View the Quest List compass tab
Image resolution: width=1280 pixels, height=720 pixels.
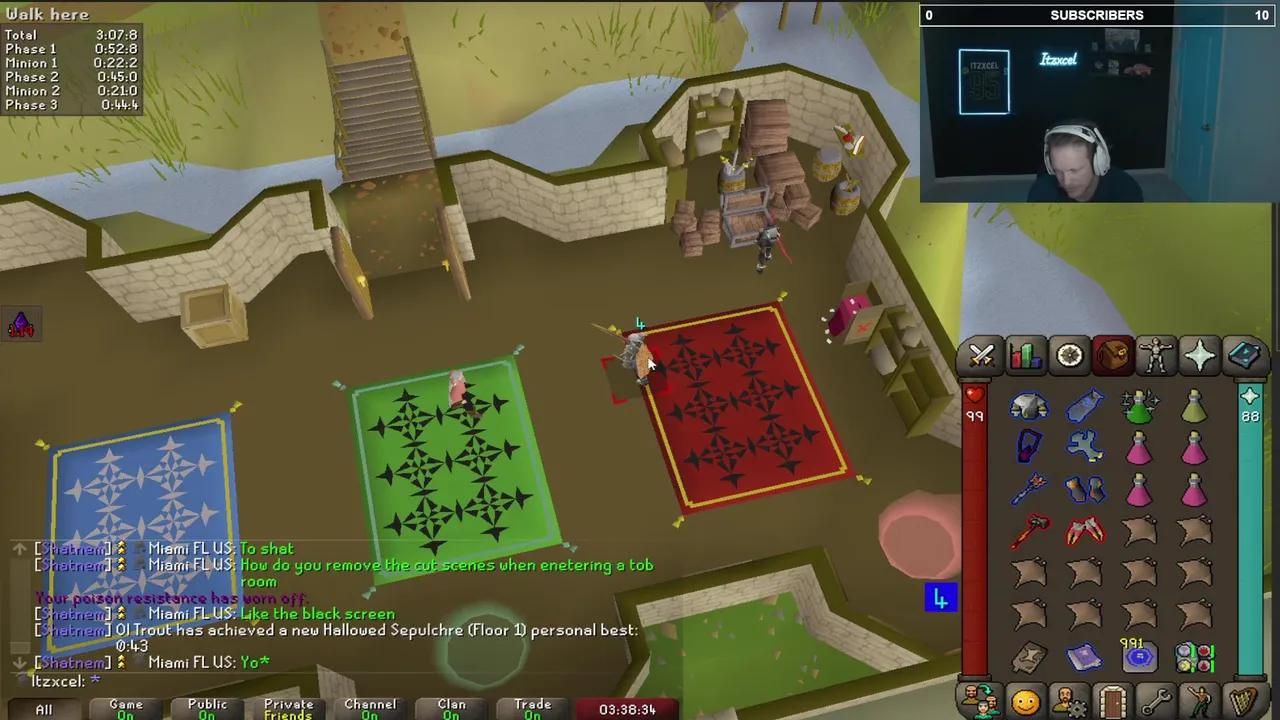coord(1069,355)
